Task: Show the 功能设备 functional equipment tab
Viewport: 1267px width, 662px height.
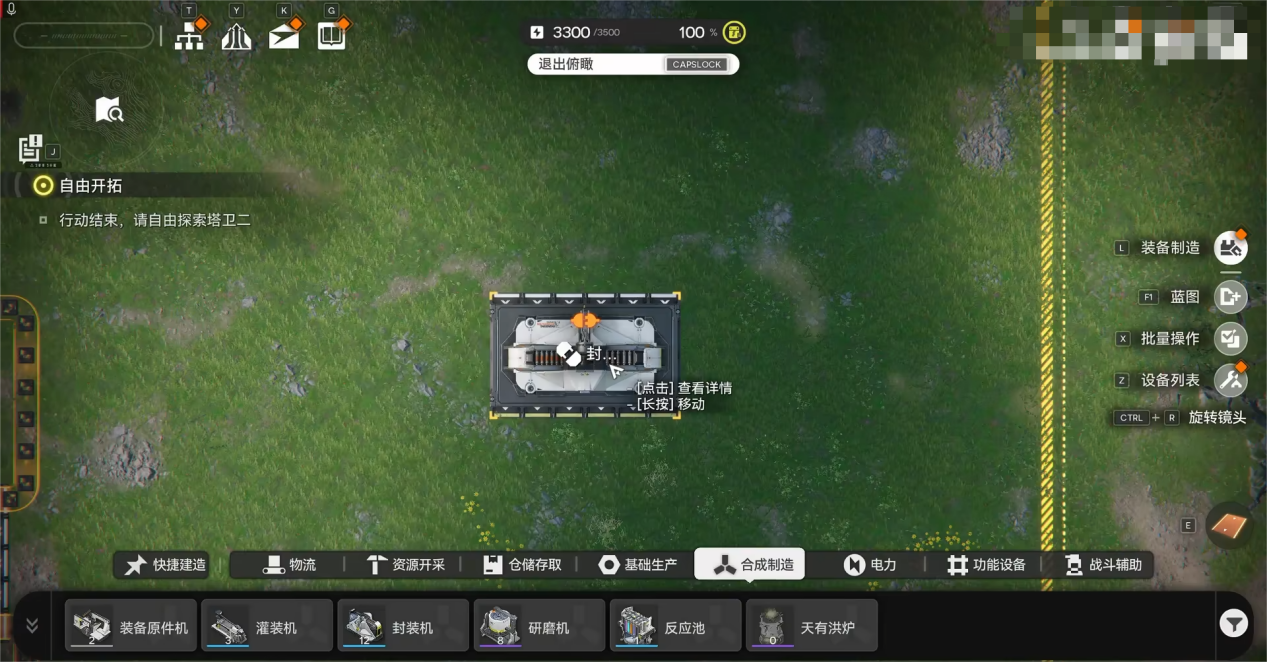Action: pyautogui.click(x=987, y=565)
